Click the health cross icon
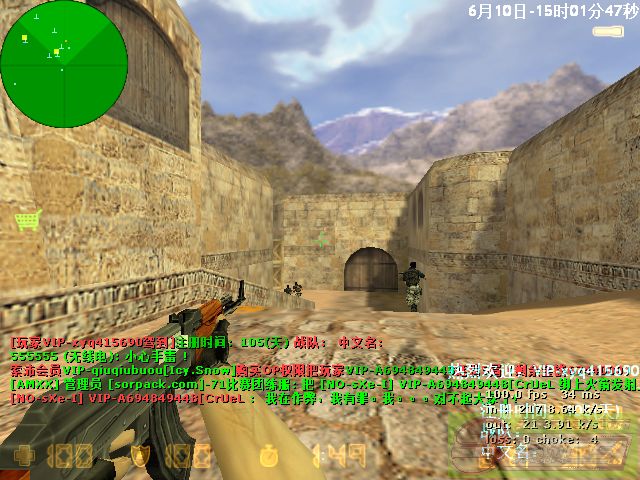Viewport: 640px width, 480px height. point(22,457)
